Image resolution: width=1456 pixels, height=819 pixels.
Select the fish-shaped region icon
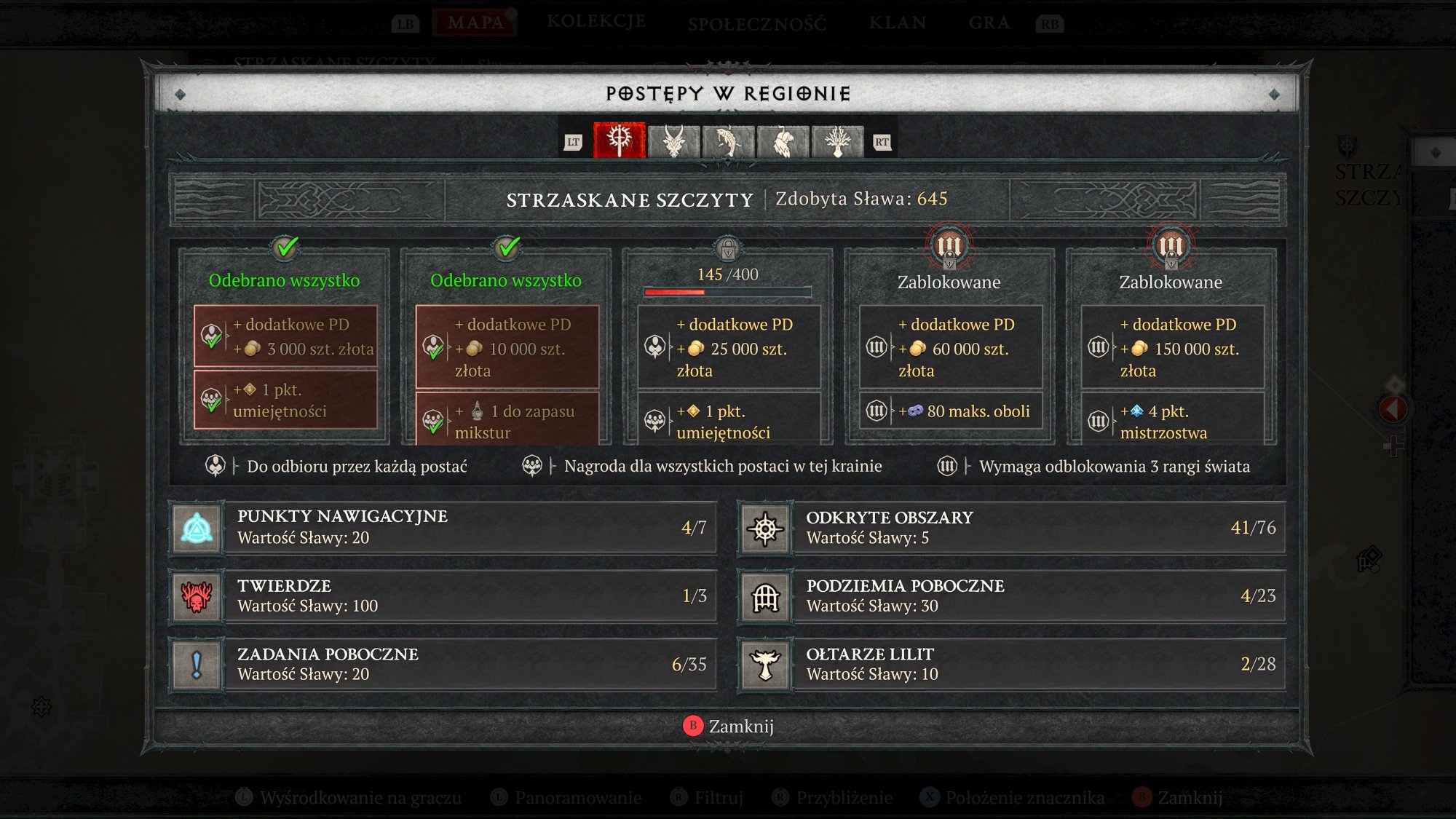728,143
